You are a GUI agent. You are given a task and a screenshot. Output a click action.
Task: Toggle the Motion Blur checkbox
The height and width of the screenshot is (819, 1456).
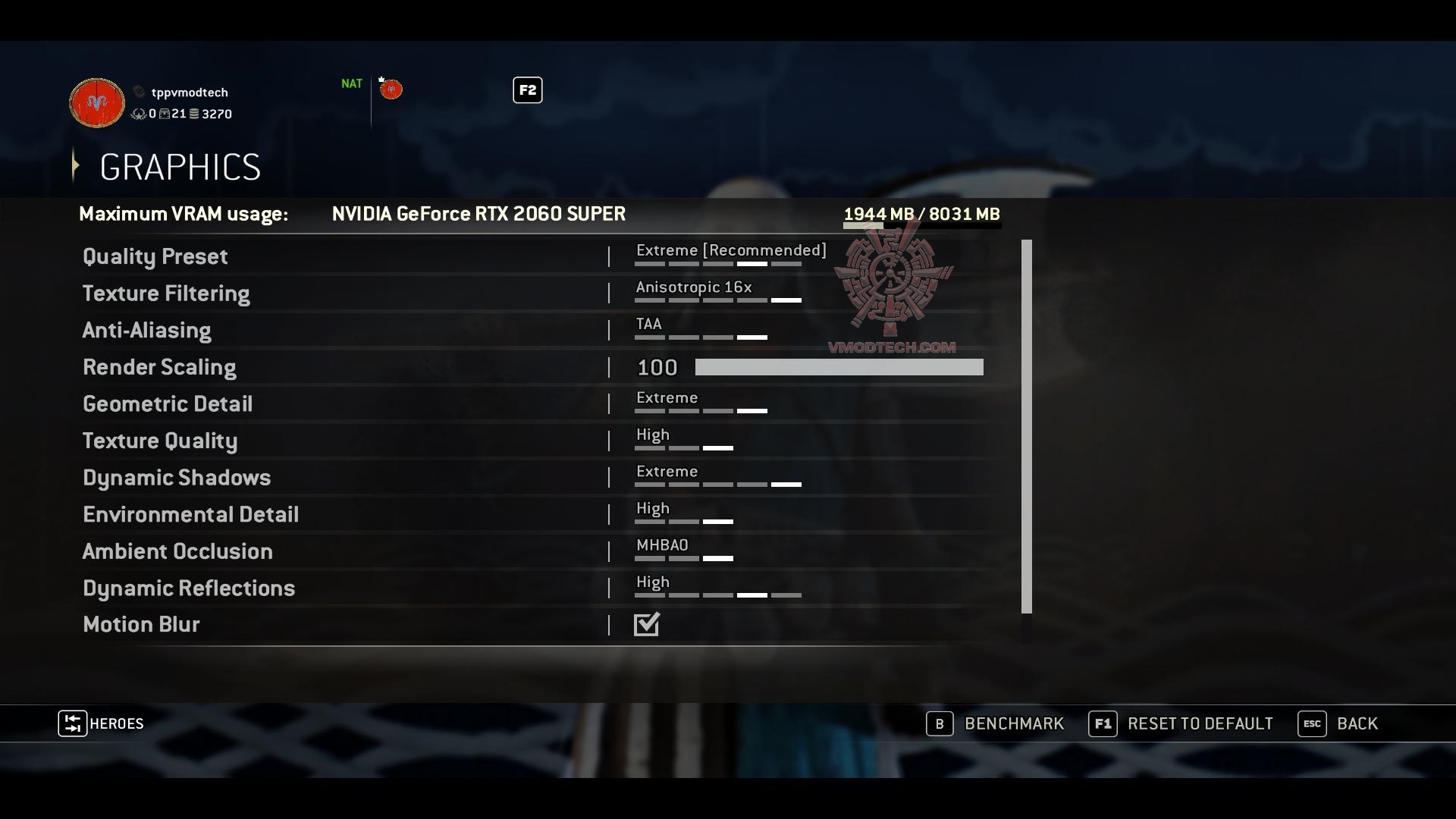click(x=646, y=624)
